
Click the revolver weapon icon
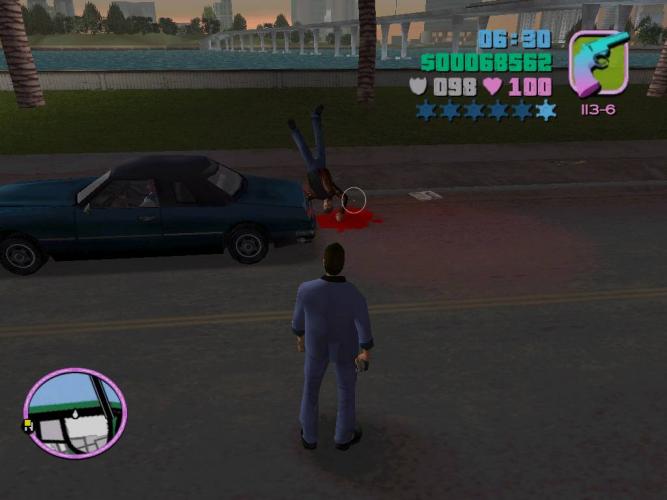(598, 64)
